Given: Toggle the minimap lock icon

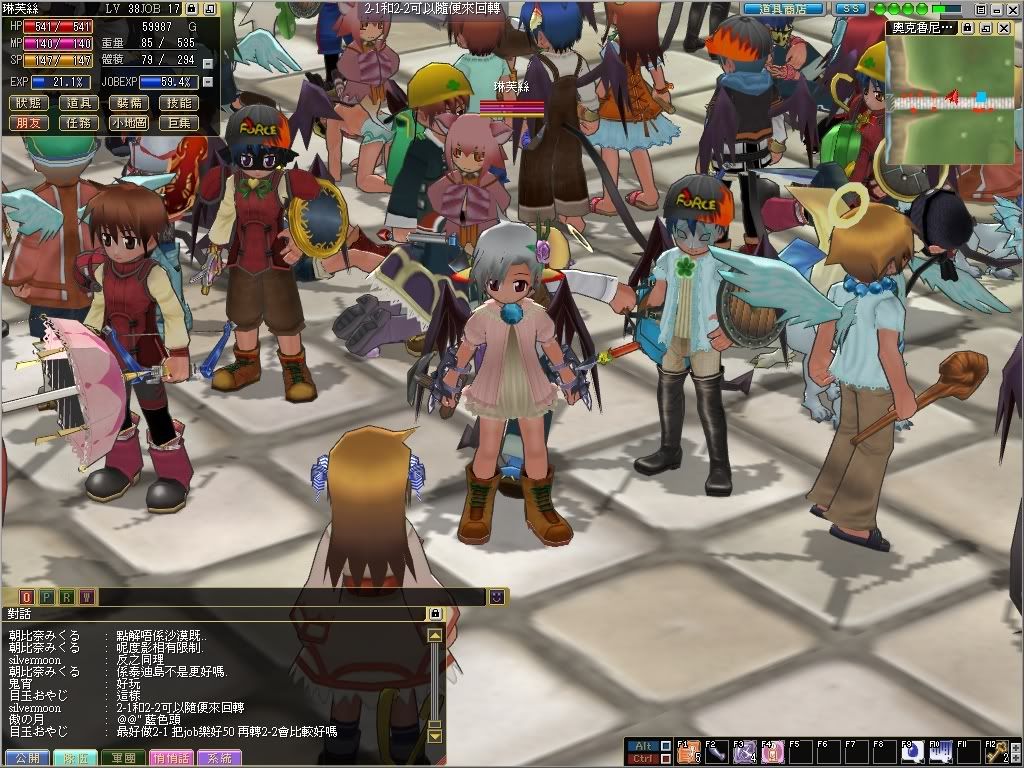Looking at the screenshot, I should tap(966, 28).
